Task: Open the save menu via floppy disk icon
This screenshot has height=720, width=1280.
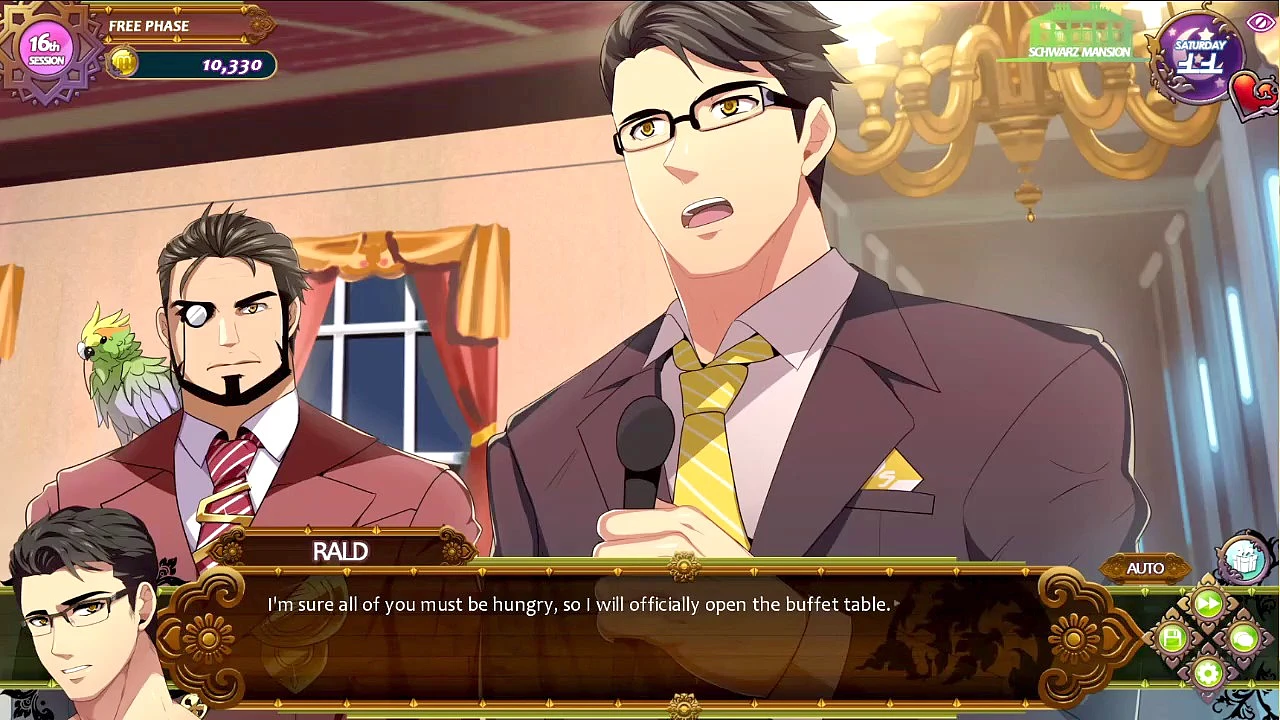Action: (1173, 637)
